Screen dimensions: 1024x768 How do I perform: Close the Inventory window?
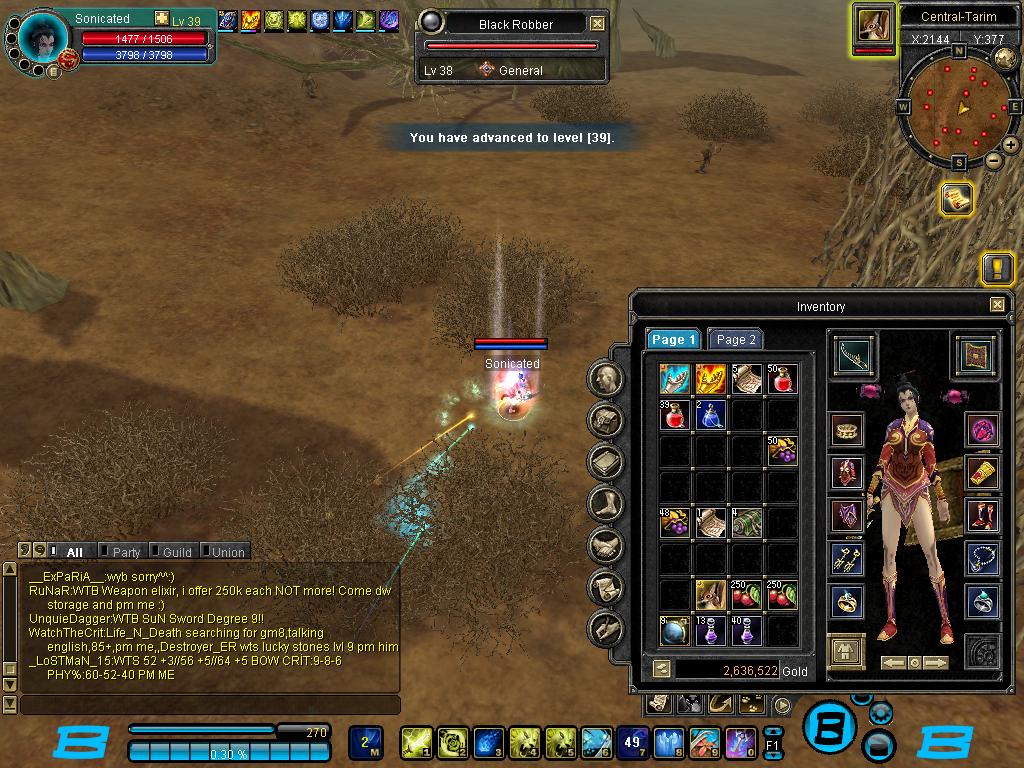click(997, 305)
